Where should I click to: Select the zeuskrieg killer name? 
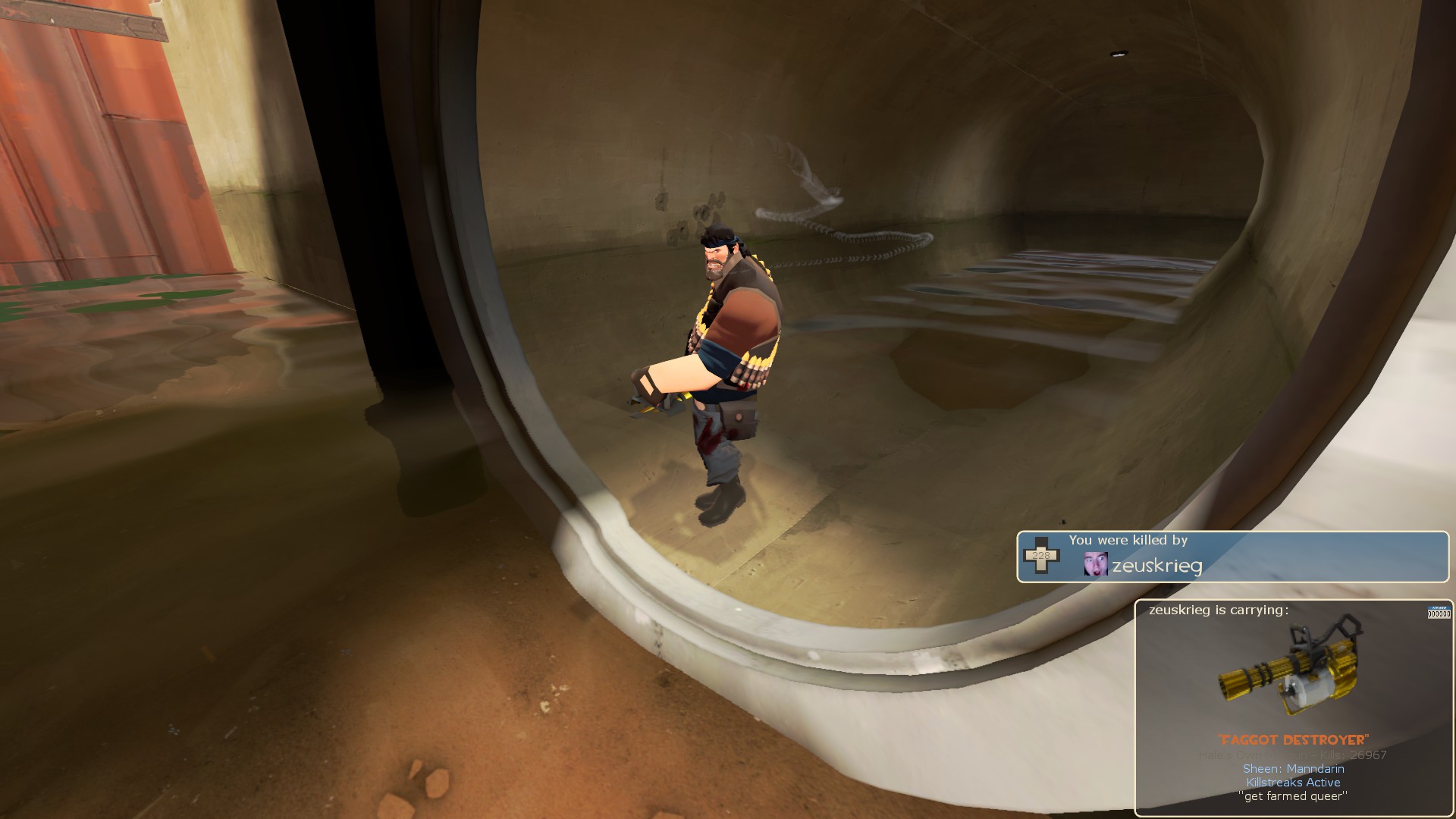click(1157, 565)
